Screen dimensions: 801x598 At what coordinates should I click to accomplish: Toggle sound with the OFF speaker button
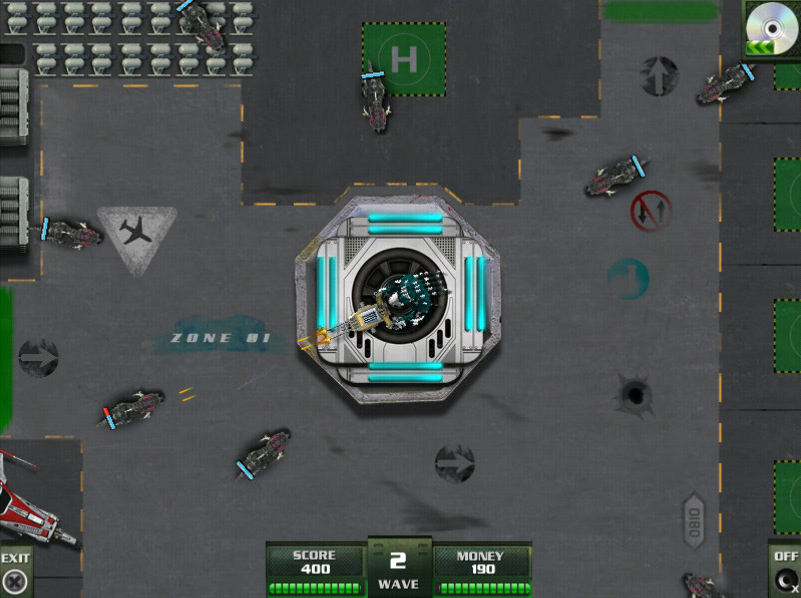[x=786, y=573]
